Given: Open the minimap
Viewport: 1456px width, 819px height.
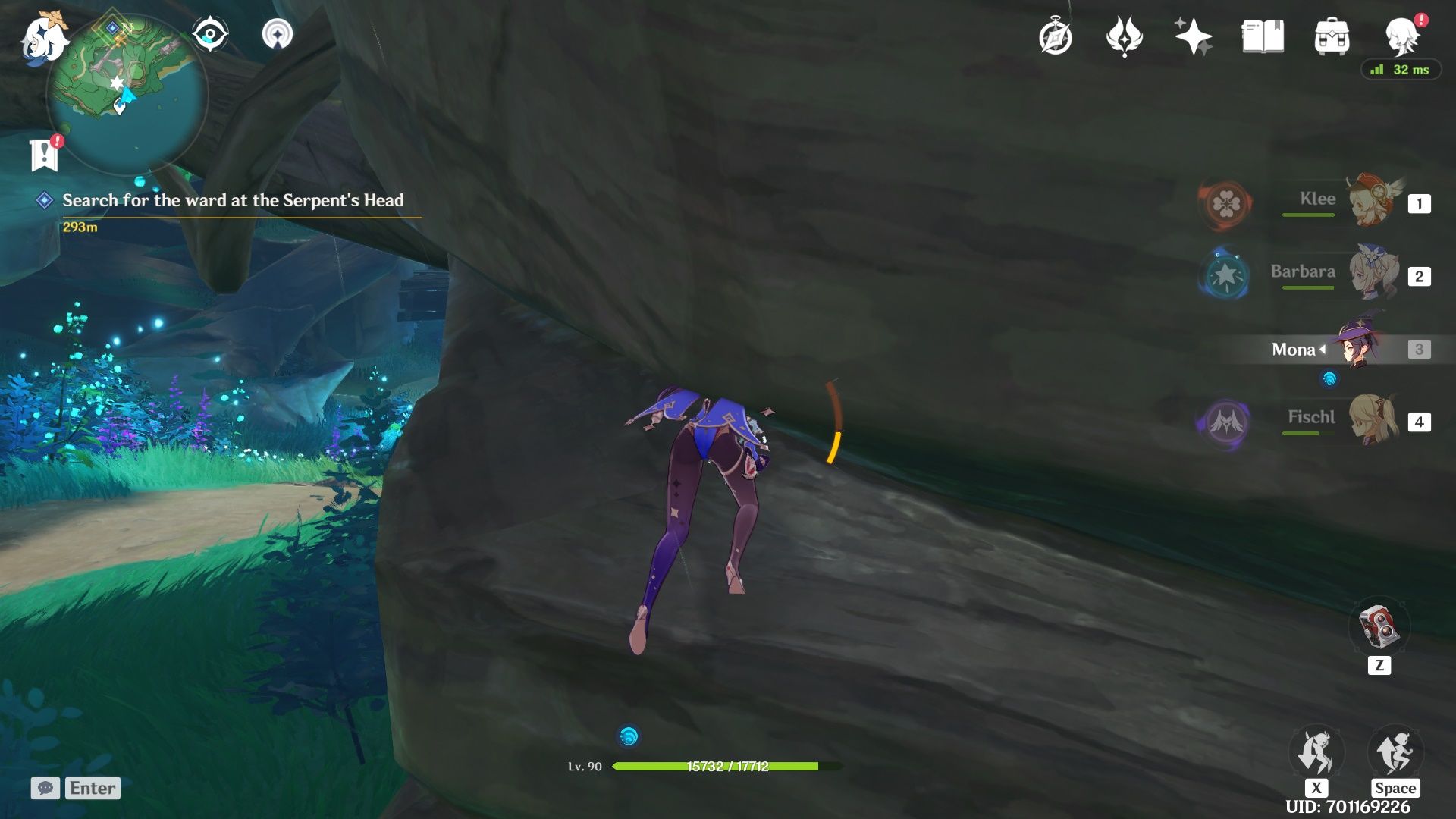Looking at the screenshot, I should tap(127, 93).
